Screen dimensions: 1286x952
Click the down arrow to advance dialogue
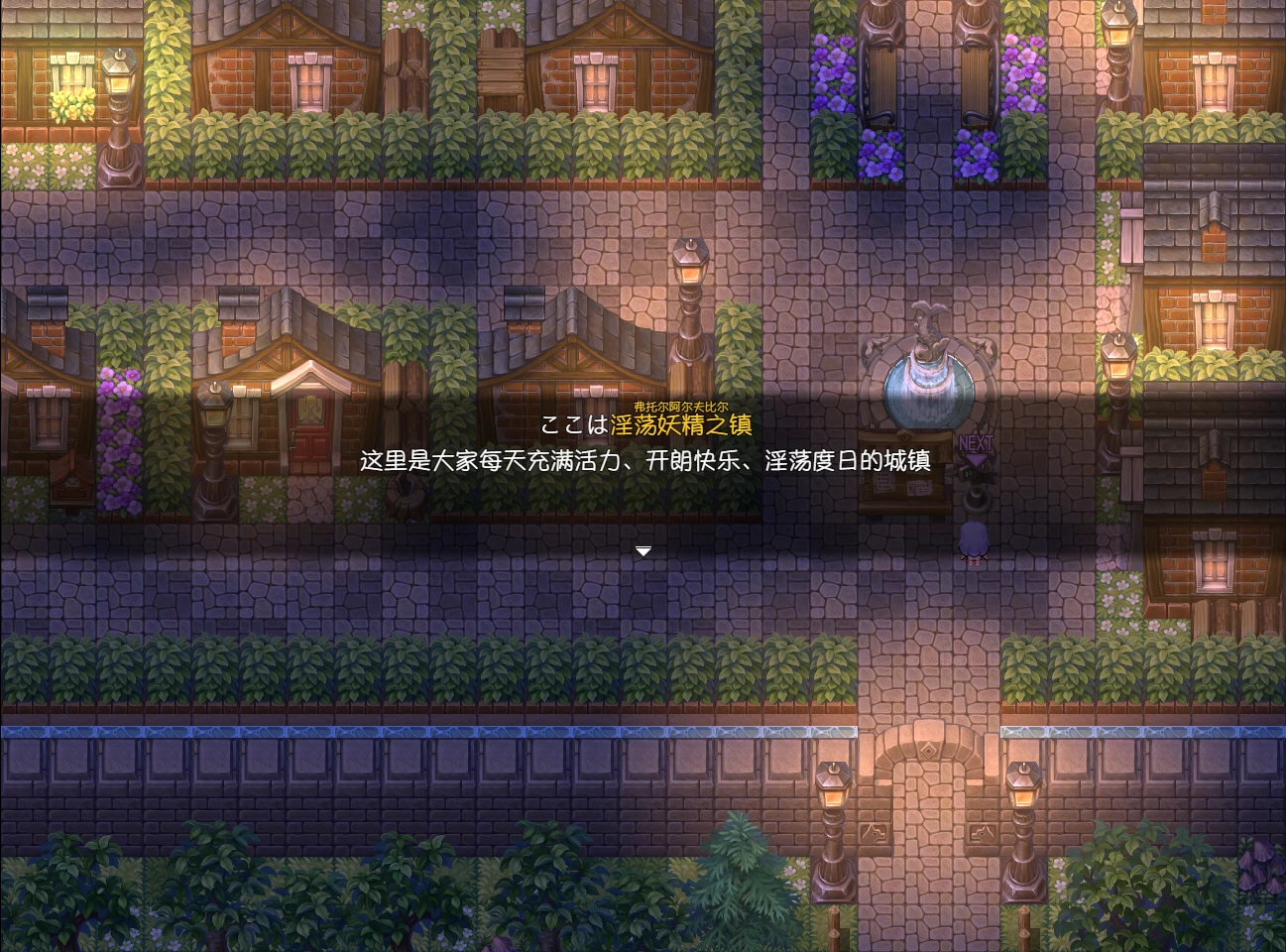pyautogui.click(x=643, y=549)
